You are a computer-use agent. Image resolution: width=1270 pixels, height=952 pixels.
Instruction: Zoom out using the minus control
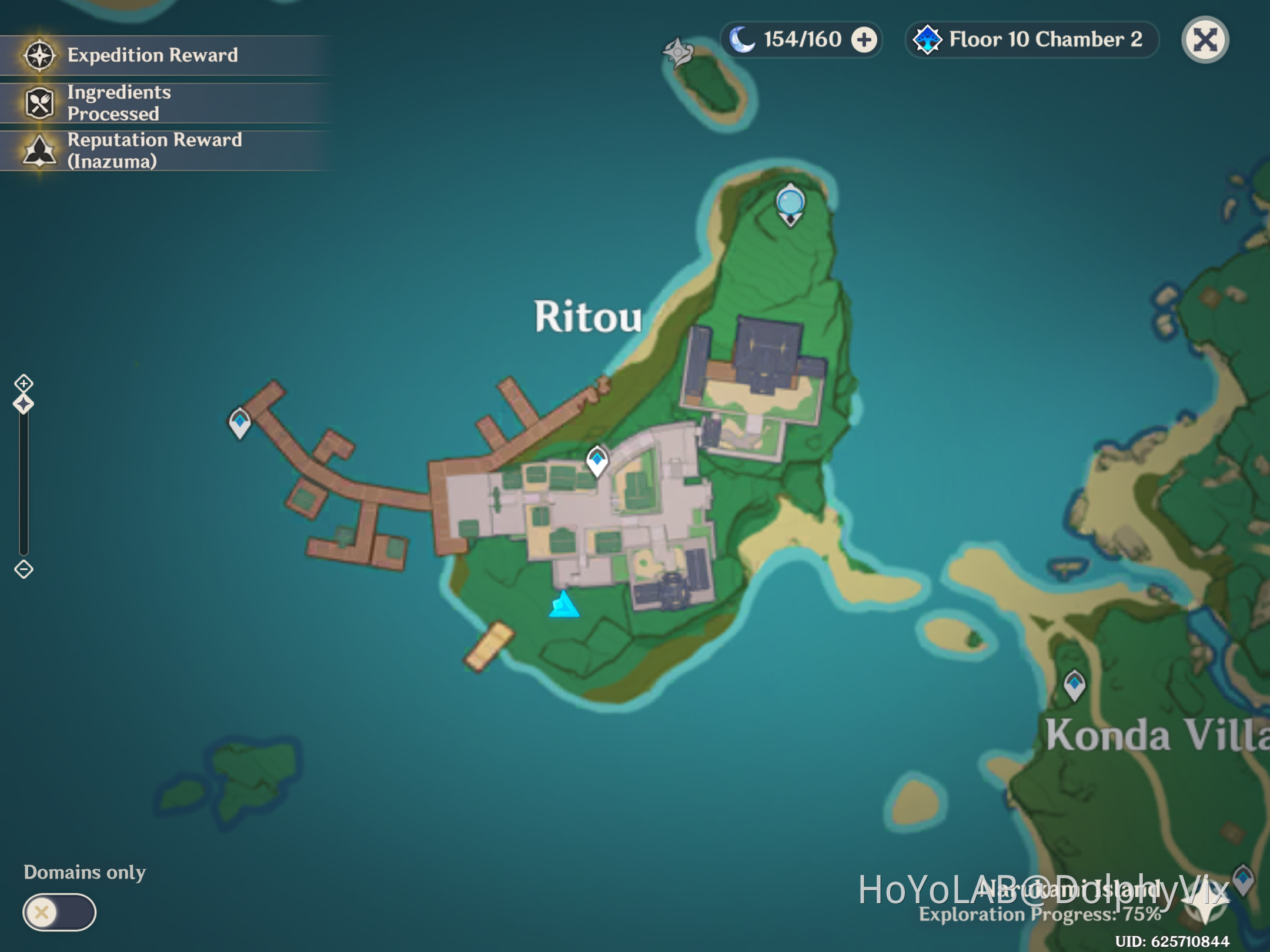24,569
